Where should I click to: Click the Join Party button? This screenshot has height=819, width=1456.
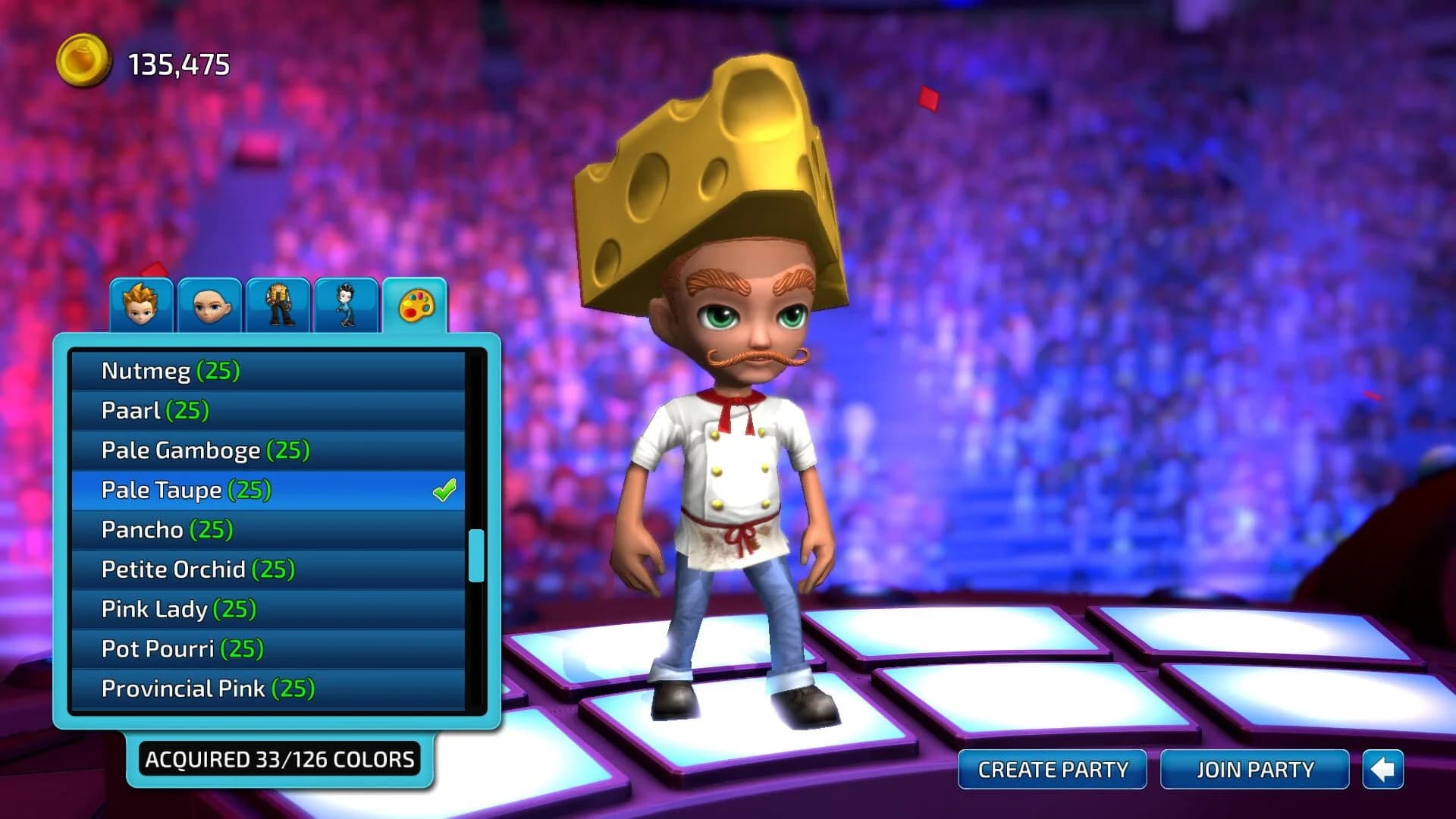1255,769
